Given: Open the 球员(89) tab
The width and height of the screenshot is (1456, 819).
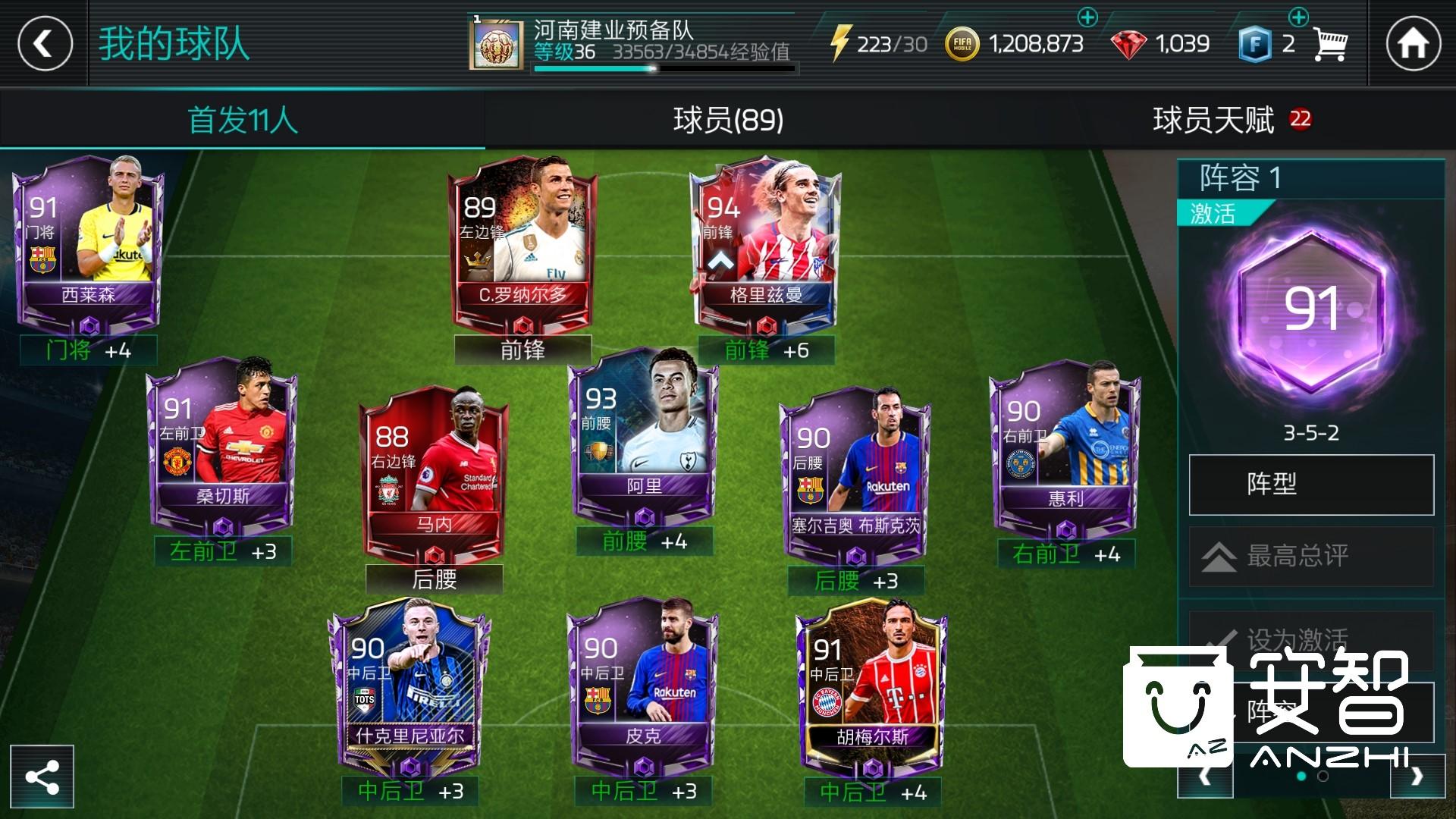Looking at the screenshot, I should click(728, 120).
